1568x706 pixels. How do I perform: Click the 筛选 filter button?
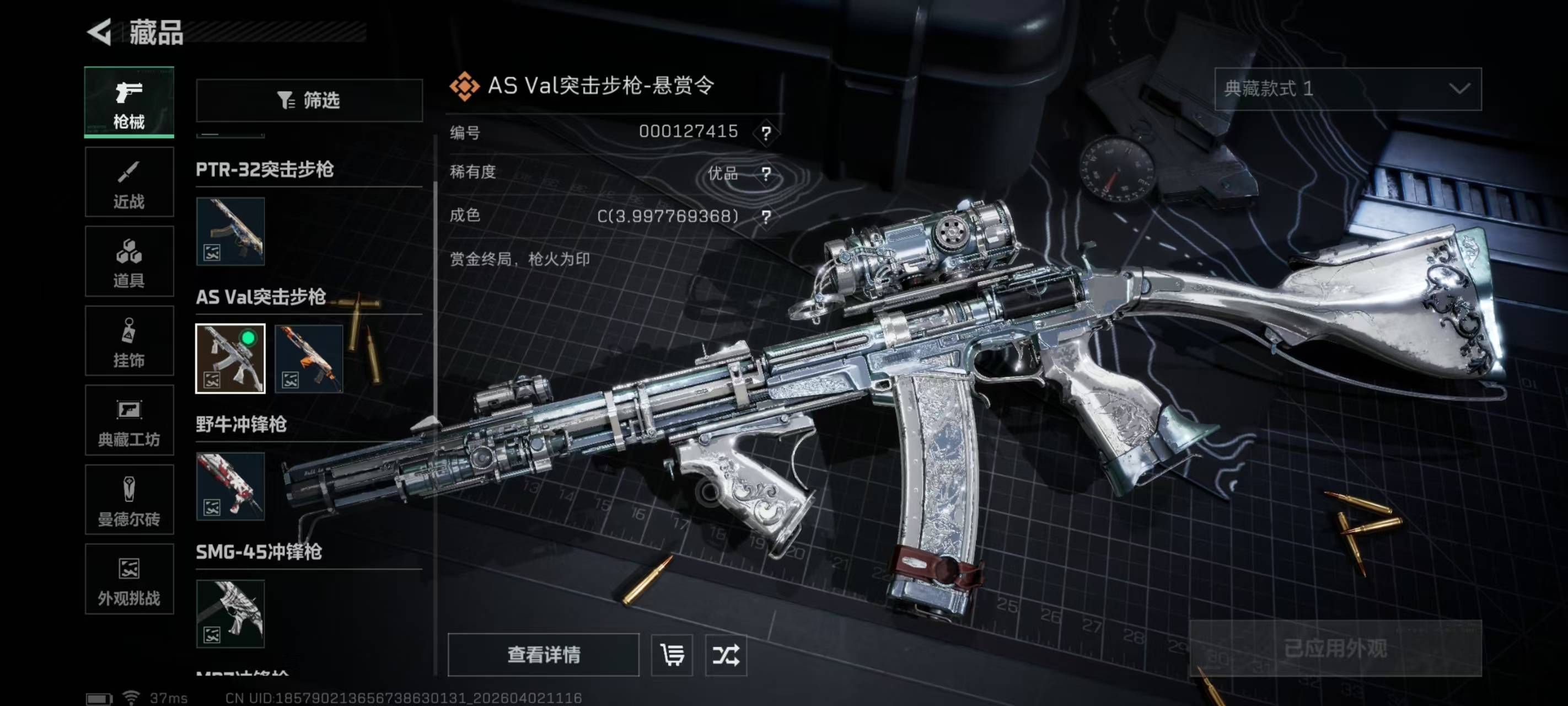click(x=309, y=100)
